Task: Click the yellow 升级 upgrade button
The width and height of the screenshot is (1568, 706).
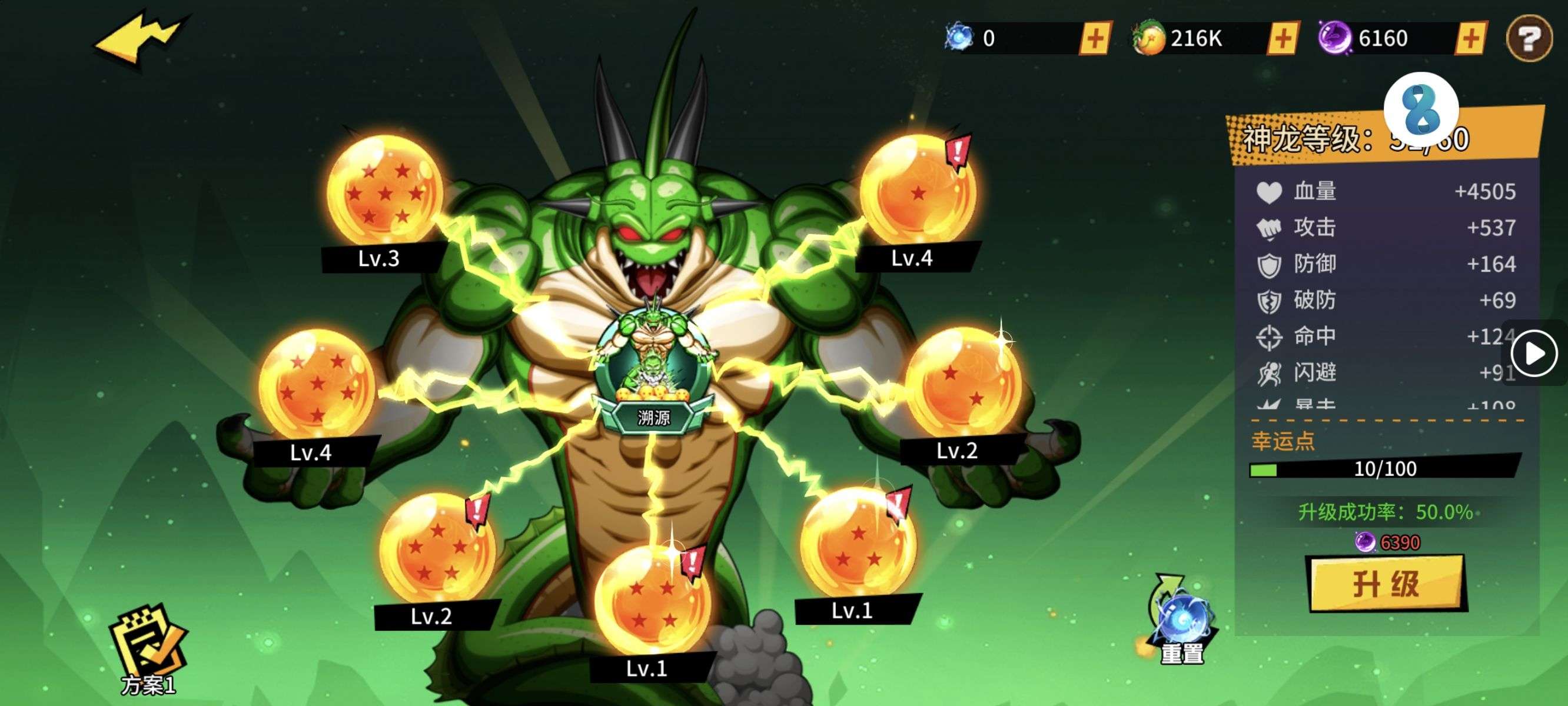Action: 1386,584
